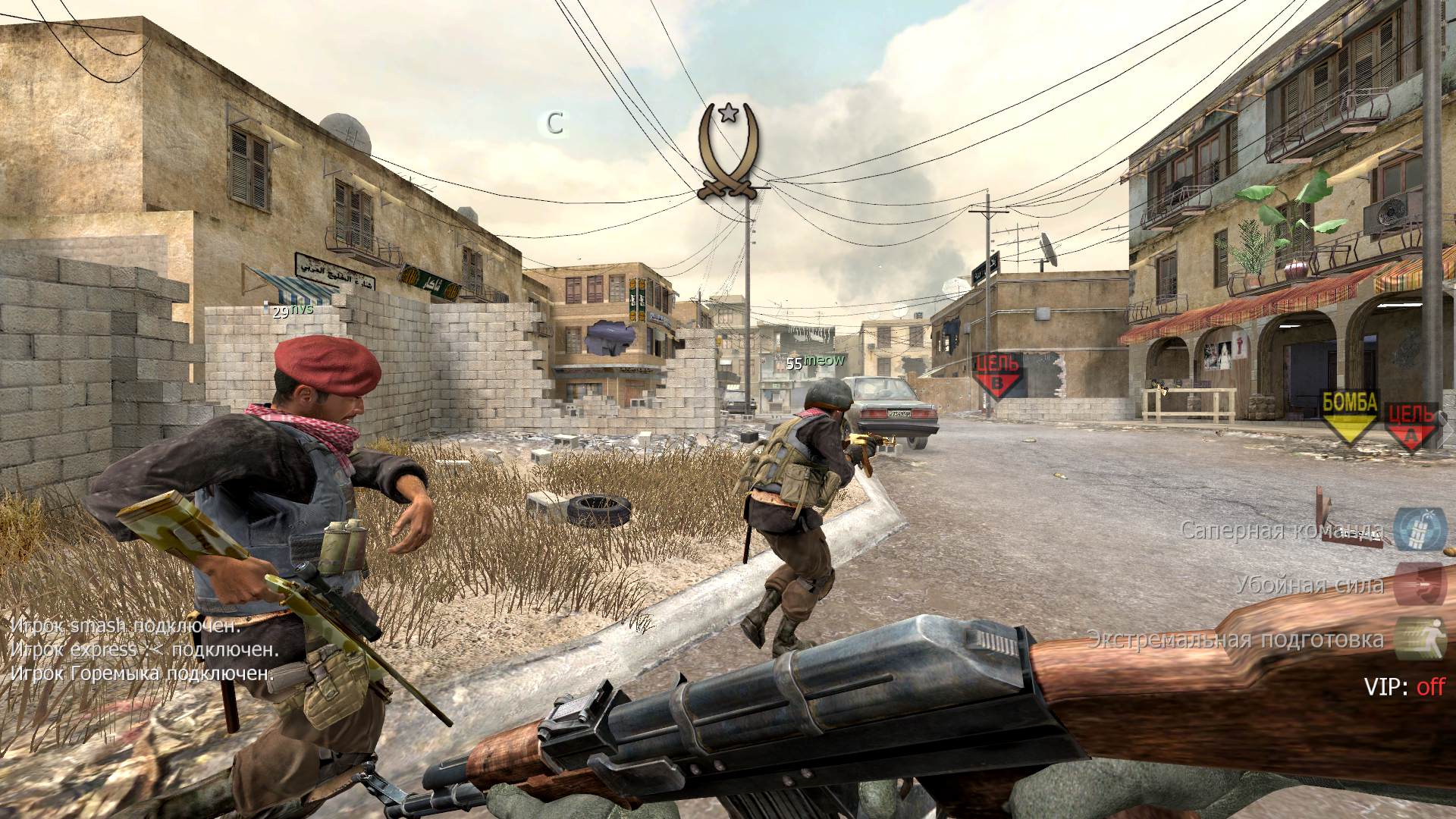Click the meow player name tag
Image resolution: width=1456 pixels, height=819 pixels.
coord(824,361)
